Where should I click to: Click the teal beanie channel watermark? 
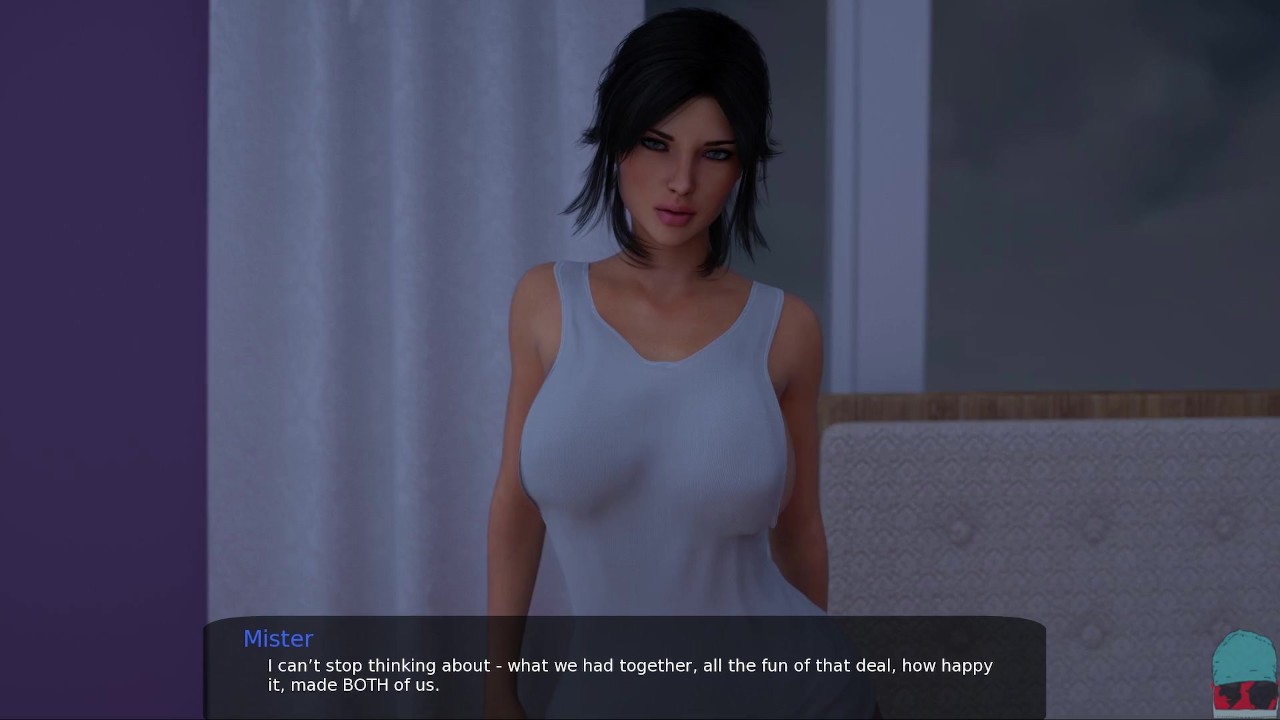(1244, 672)
